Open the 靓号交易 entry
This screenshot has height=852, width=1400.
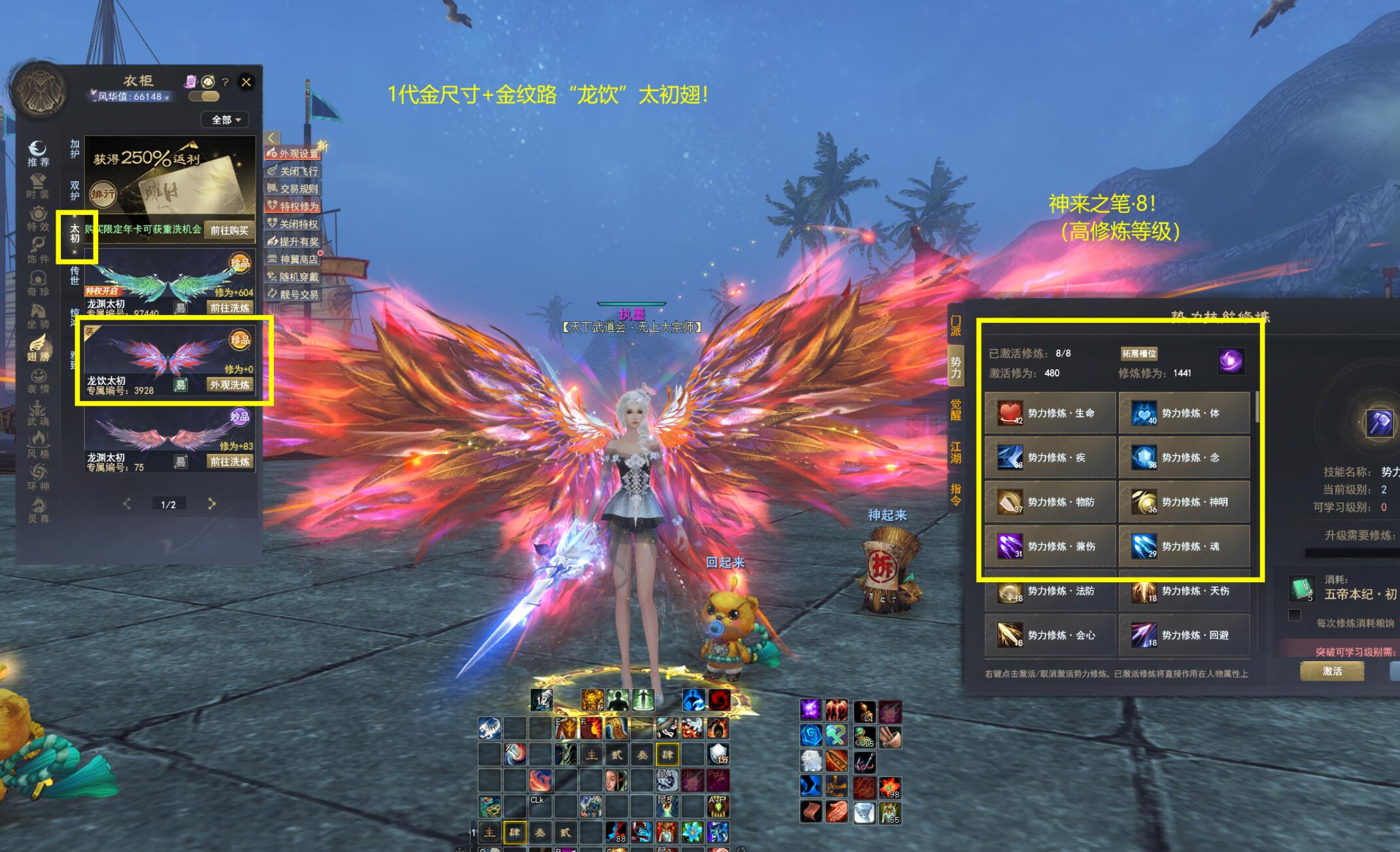(x=293, y=295)
